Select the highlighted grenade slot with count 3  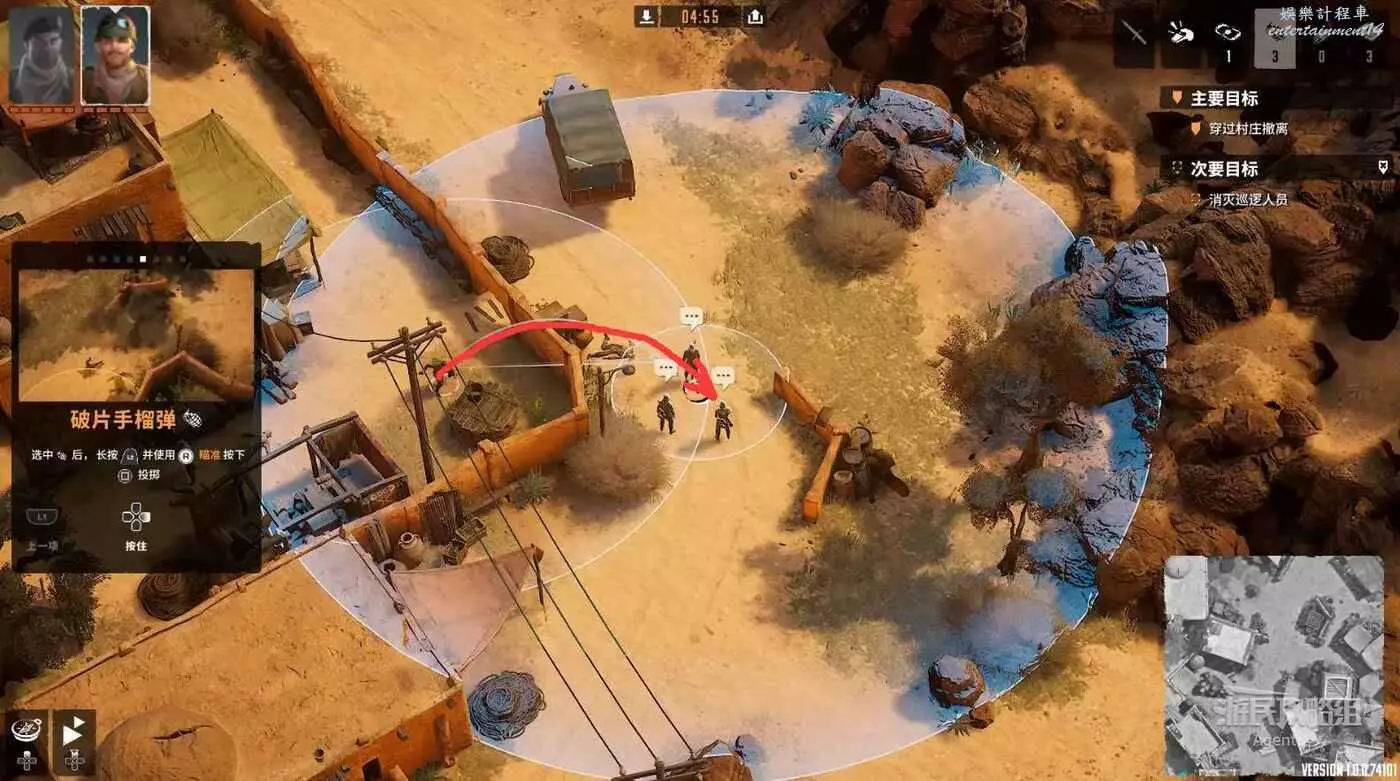click(1274, 38)
